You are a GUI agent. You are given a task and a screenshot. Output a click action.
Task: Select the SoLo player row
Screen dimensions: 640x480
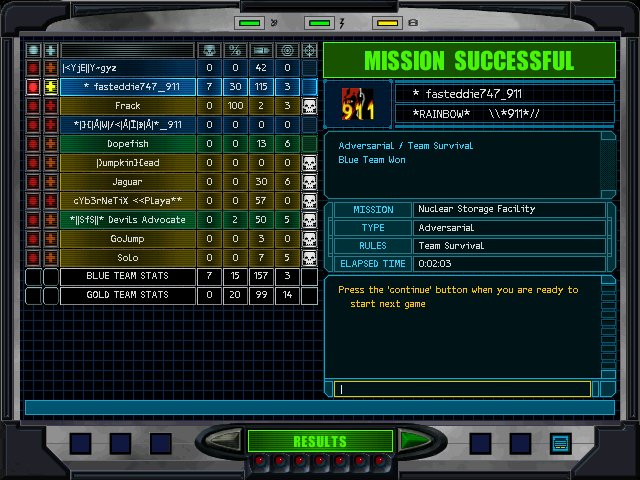[x=127, y=258]
